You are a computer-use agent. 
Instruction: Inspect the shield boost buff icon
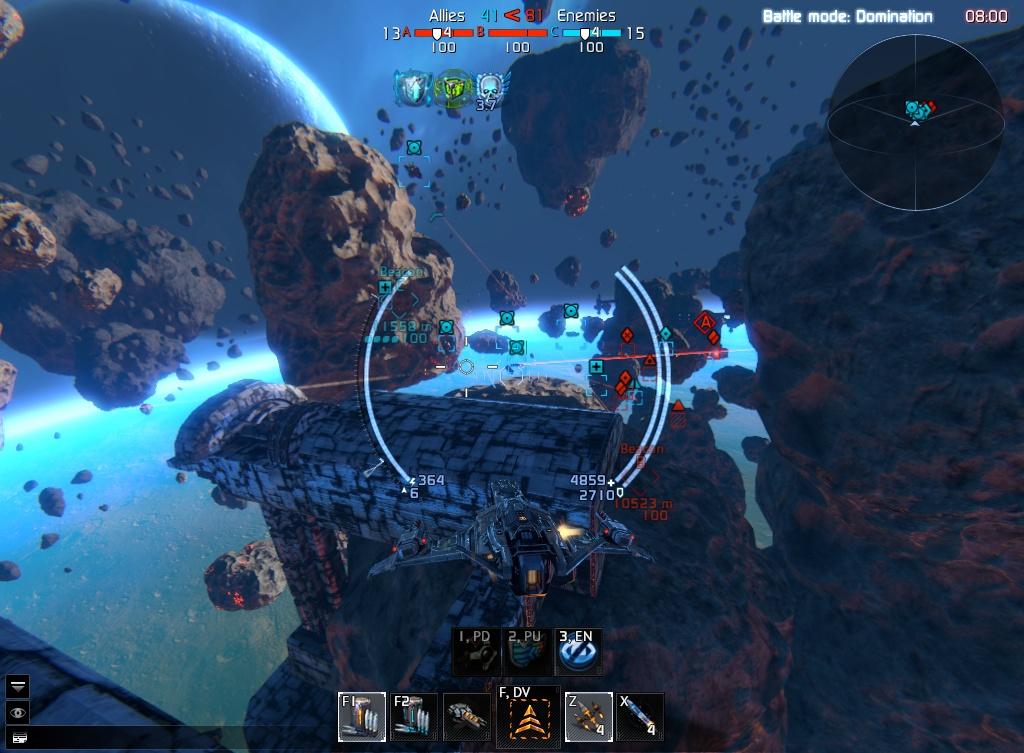pyautogui.click(x=413, y=88)
